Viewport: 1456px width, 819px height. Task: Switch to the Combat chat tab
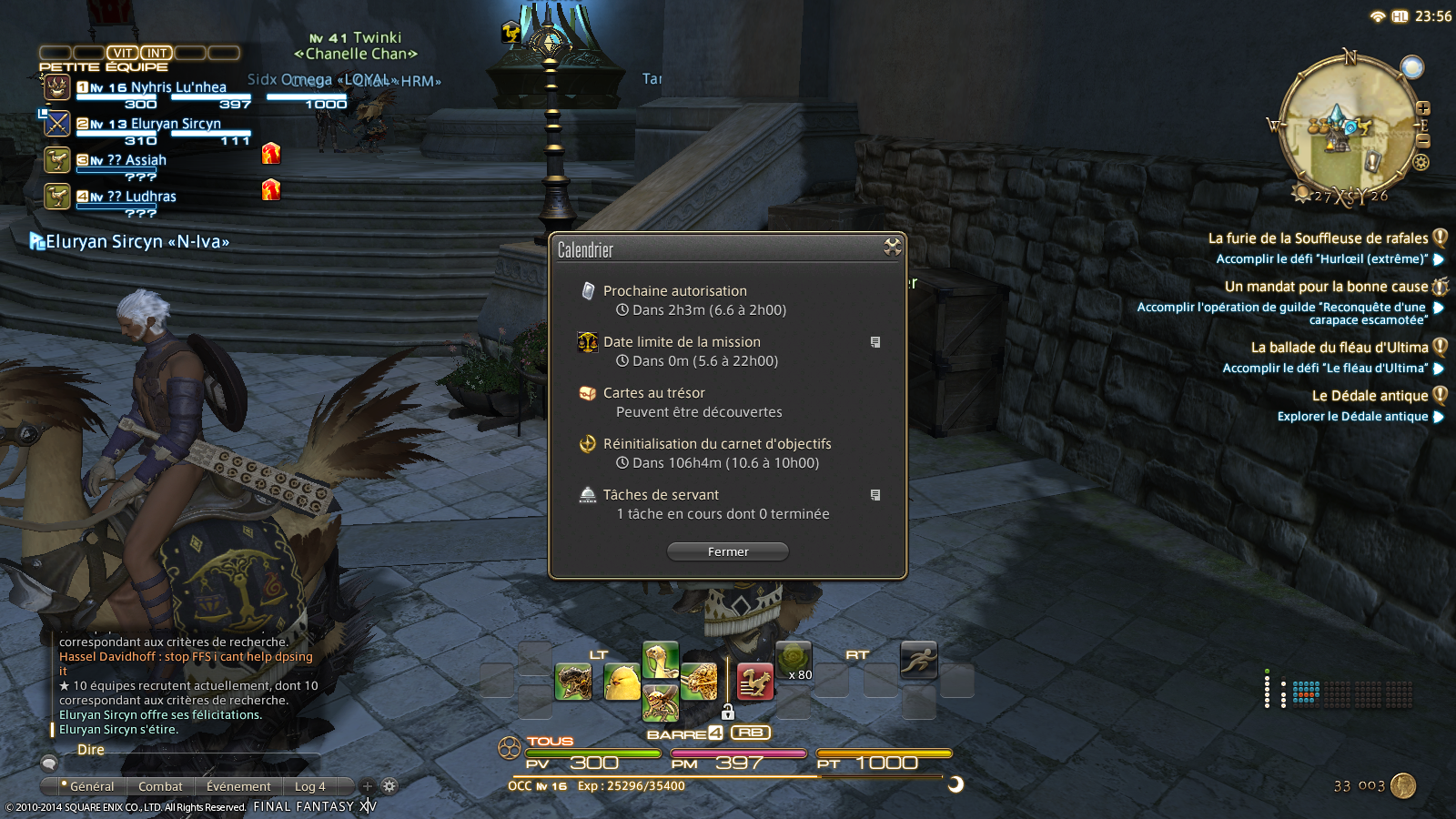tap(160, 786)
